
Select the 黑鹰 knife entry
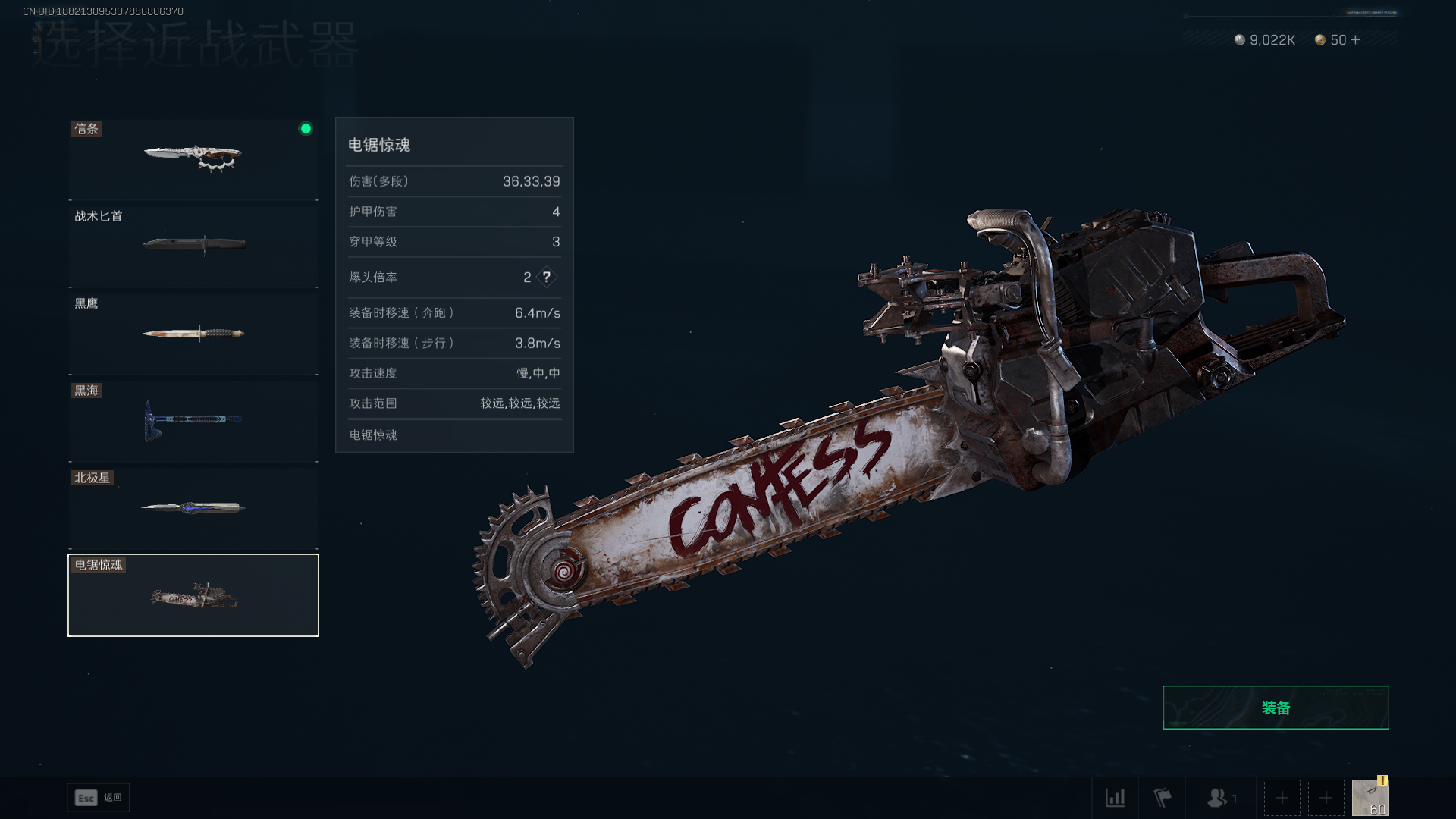[193, 334]
